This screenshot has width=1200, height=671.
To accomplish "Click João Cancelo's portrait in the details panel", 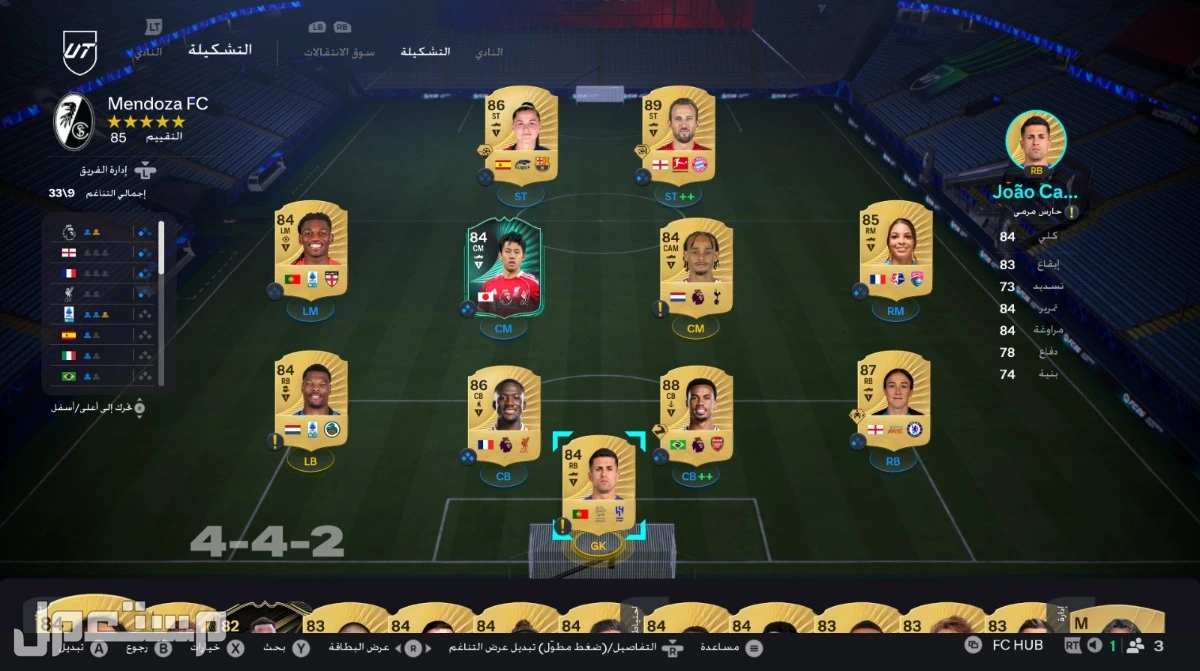I will (1036, 140).
